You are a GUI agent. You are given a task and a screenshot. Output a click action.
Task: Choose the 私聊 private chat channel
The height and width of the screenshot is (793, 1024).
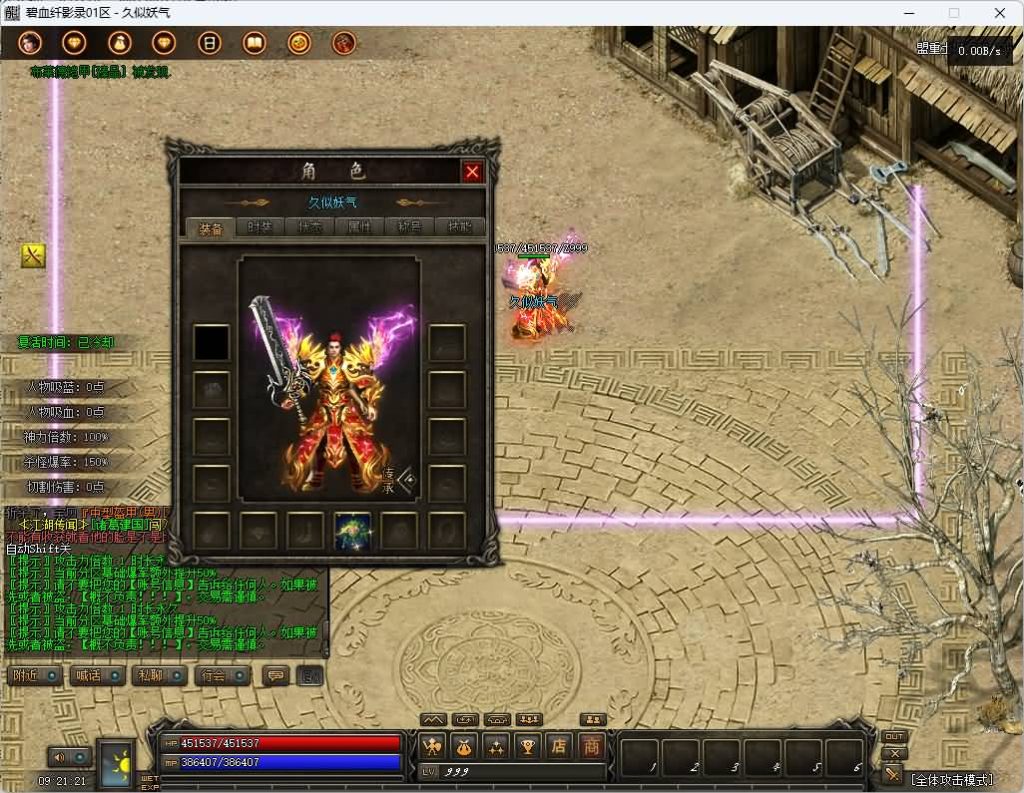pyautogui.click(x=159, y=675)
